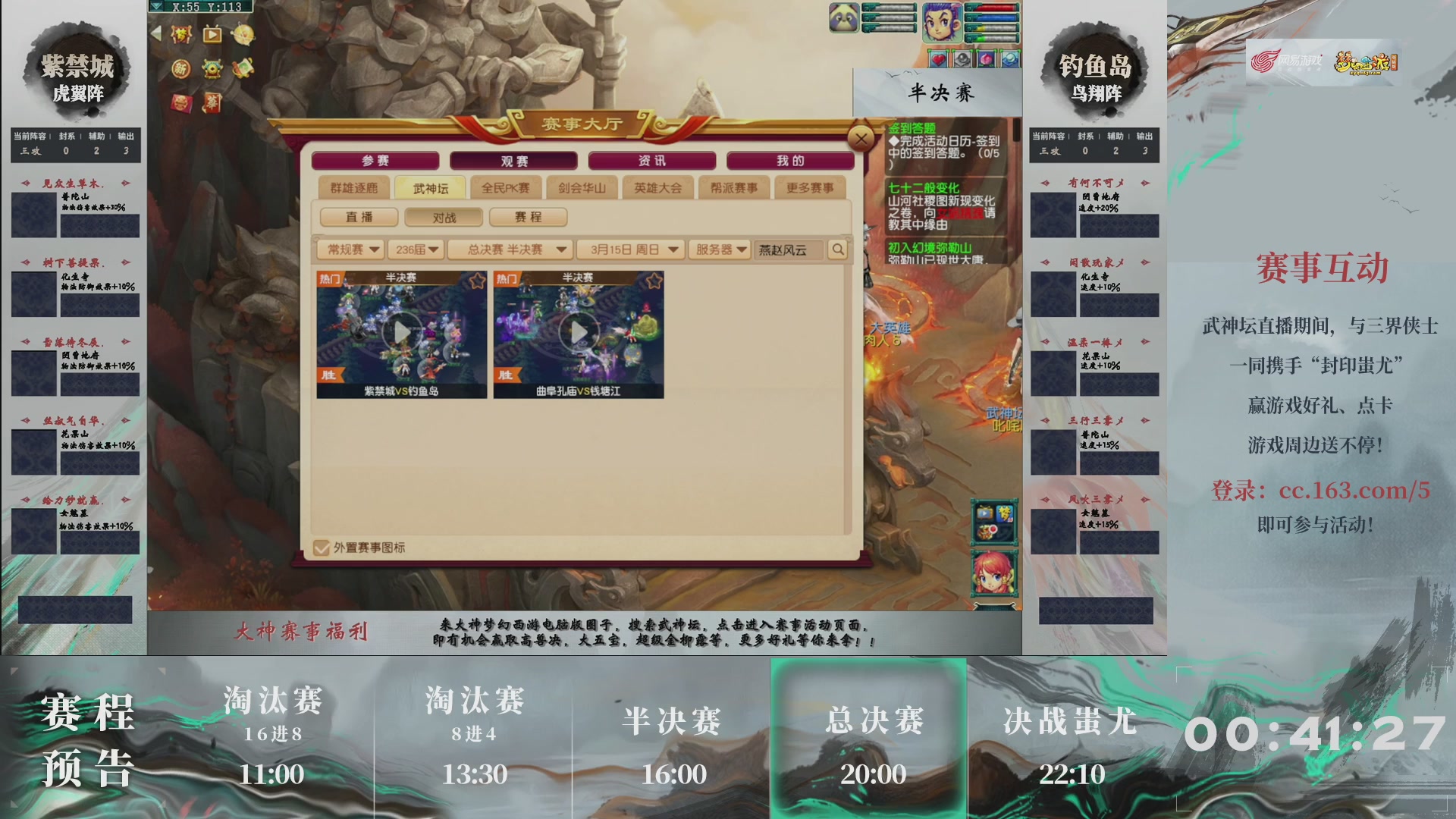The image size is (1456, 819).
Task: Click the 燕赵风云 search input field
Action: 781,249
